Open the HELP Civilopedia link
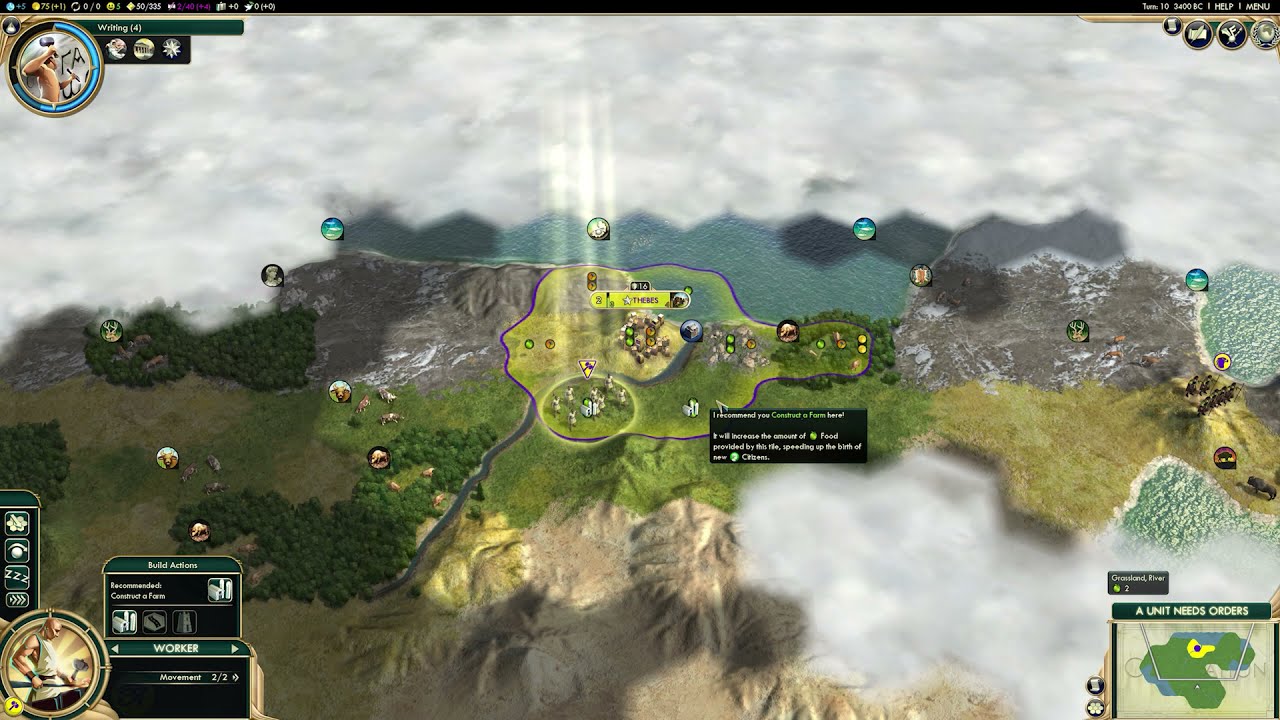Viewport: 1280px width, 720px height. click(x=1223, y=6)
